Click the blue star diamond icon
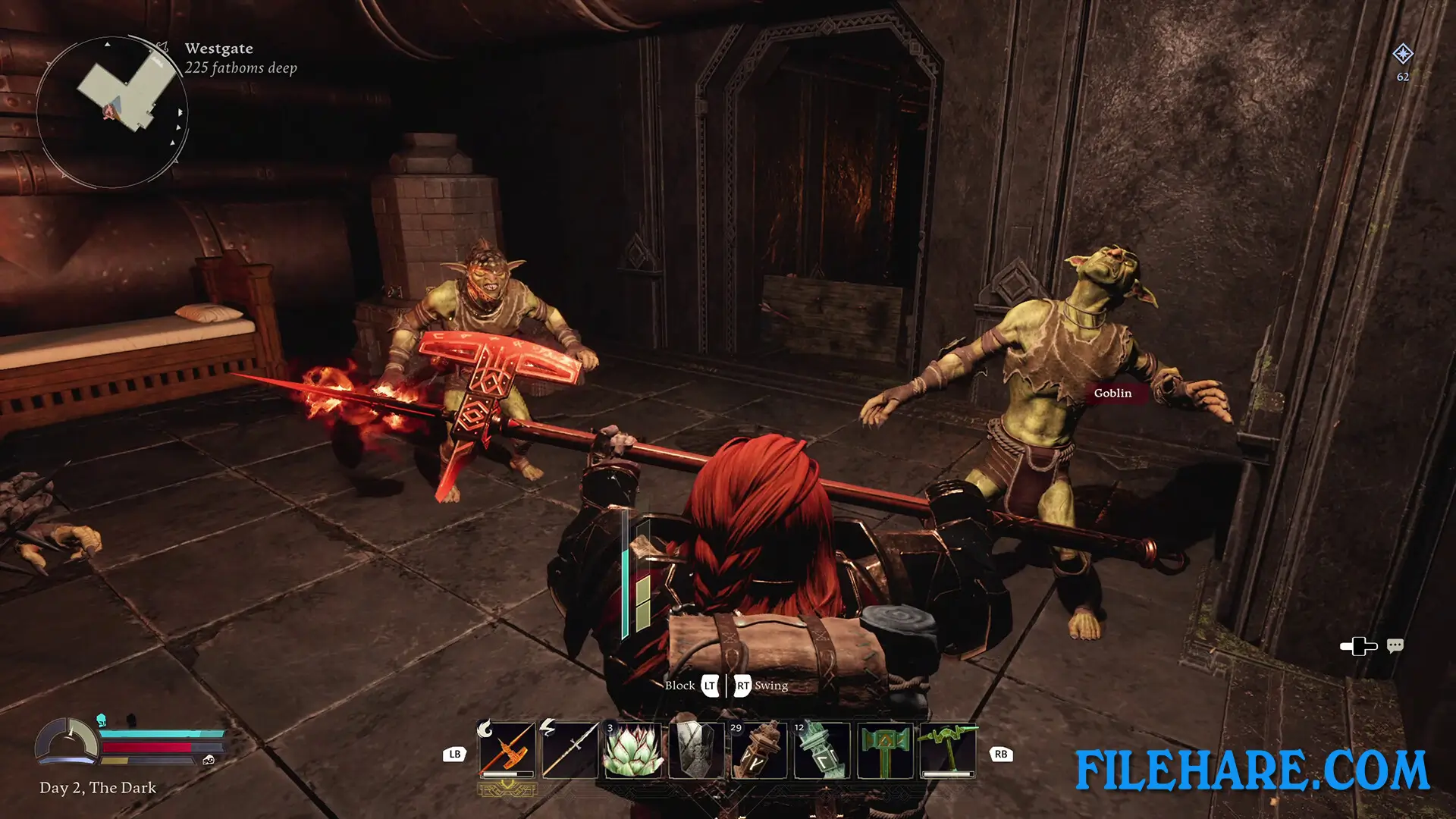1456x819 pixels. 1403,54
